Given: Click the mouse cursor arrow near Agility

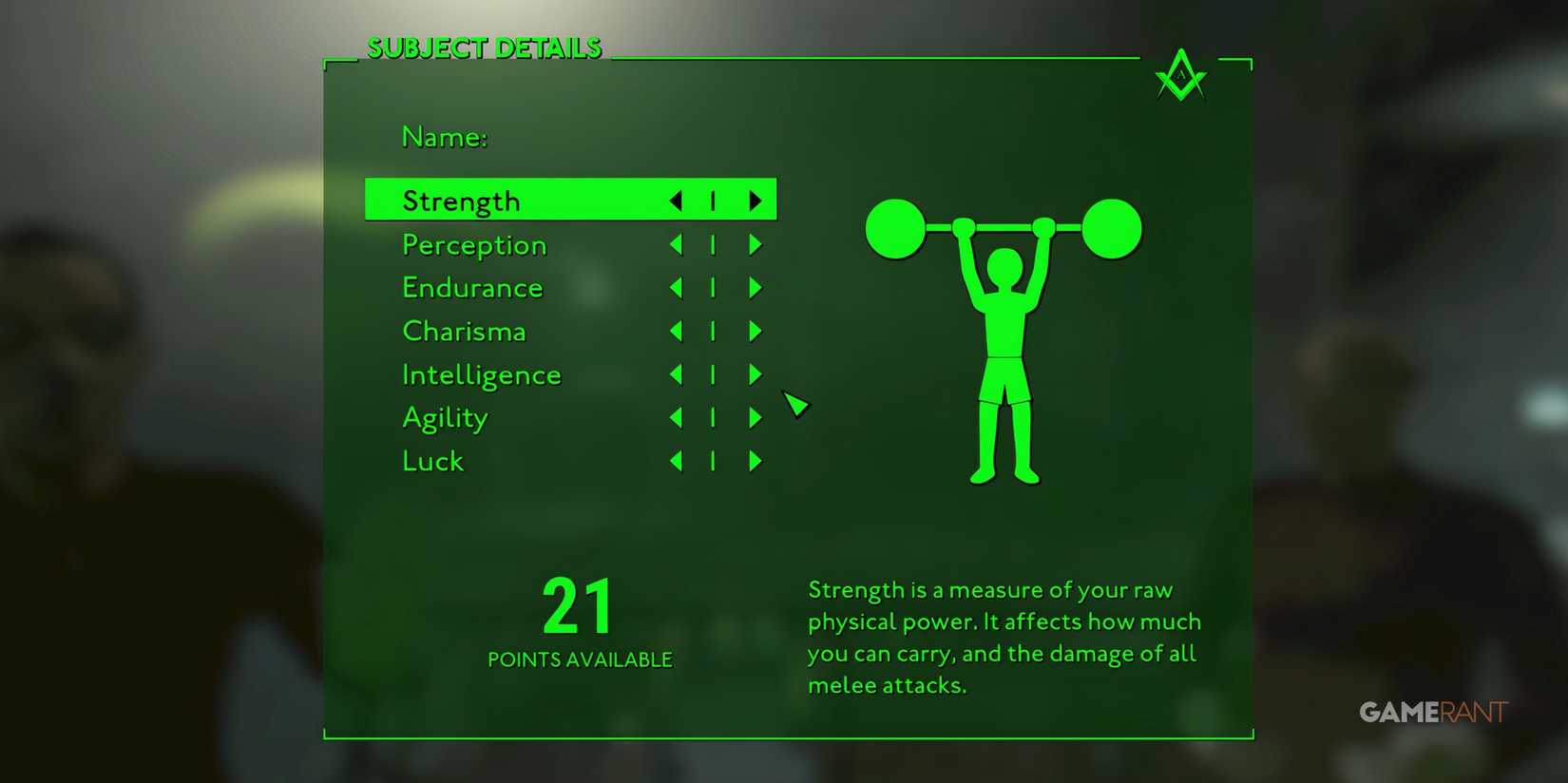Looking at the screenshot, I should point(796,405).
